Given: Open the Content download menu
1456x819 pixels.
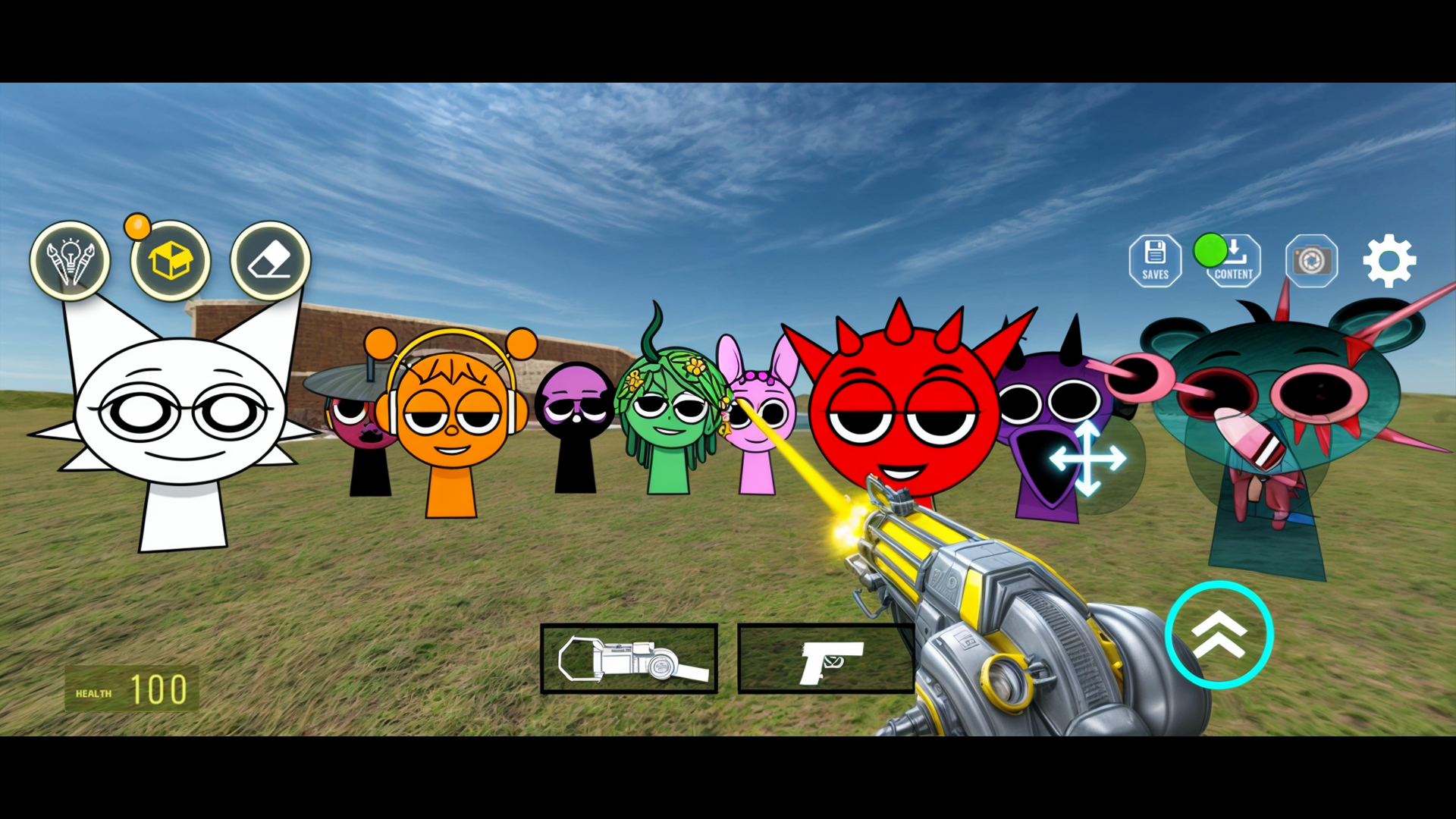Looking at the screenshot, I should 1234,261.
